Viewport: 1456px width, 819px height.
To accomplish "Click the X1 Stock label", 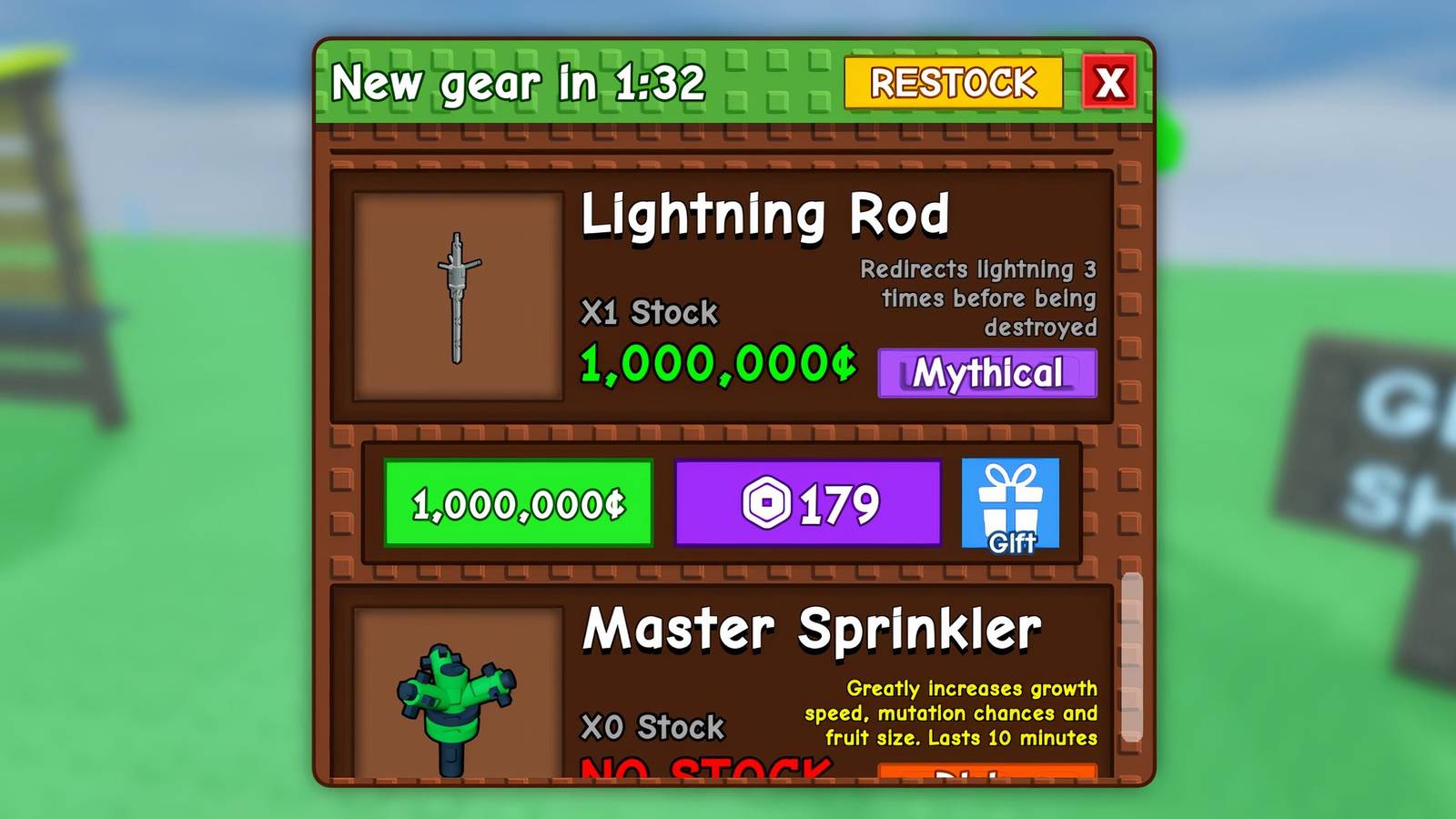I will 652,313.
